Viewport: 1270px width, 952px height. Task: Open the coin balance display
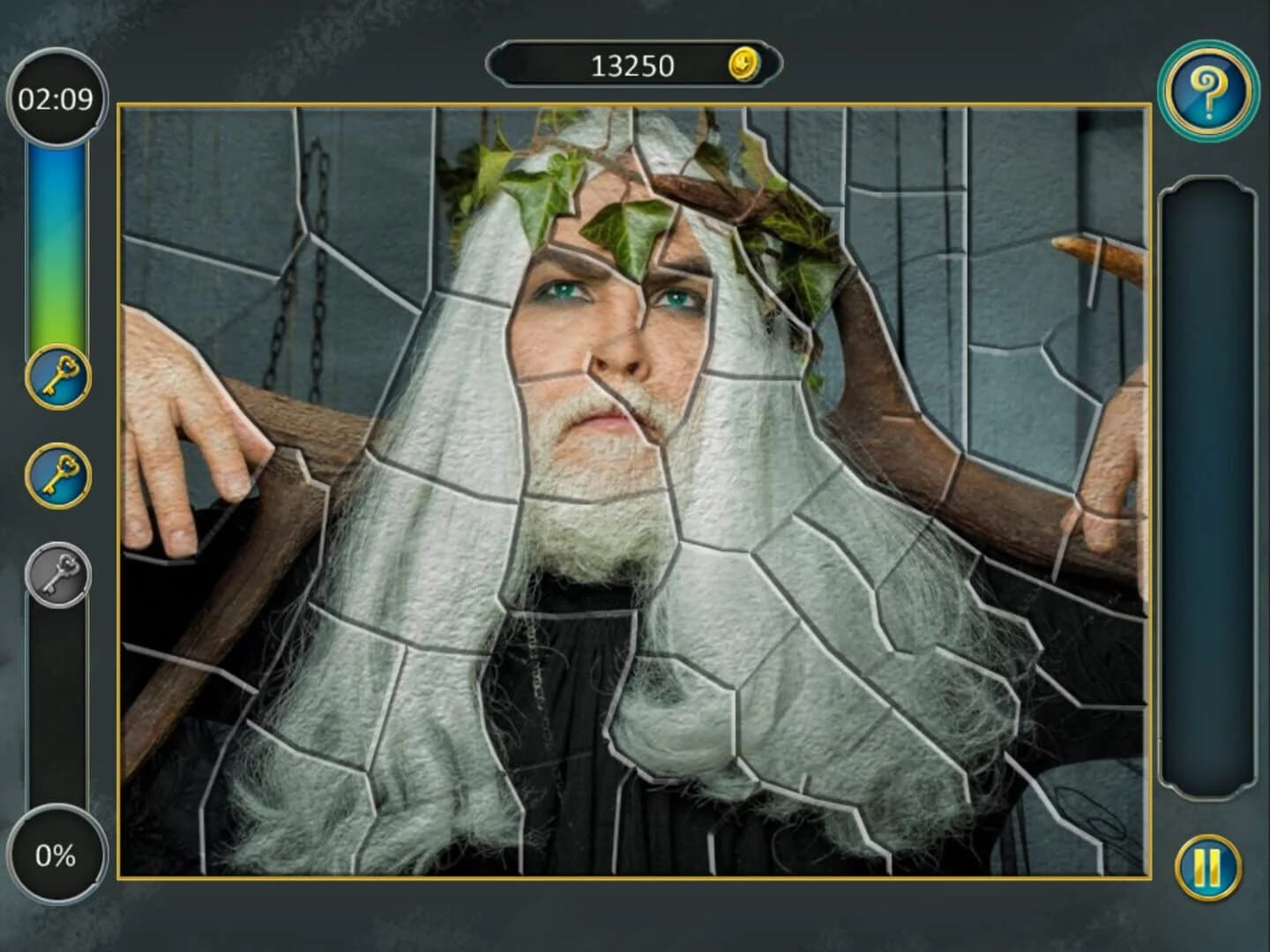635,63
